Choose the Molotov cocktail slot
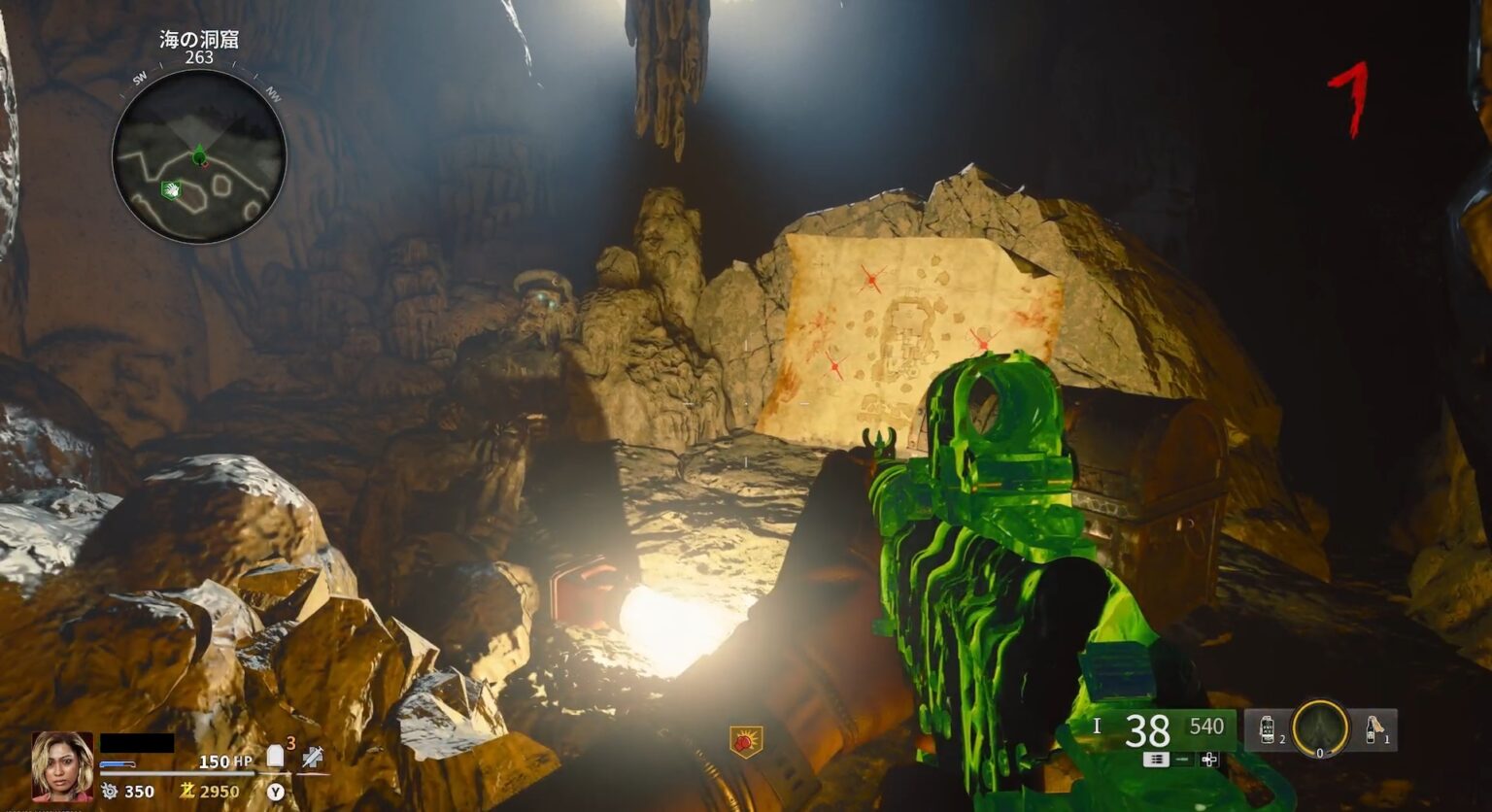Image resolution: width=1492 pixels, height=812 pixels. 1372,728
